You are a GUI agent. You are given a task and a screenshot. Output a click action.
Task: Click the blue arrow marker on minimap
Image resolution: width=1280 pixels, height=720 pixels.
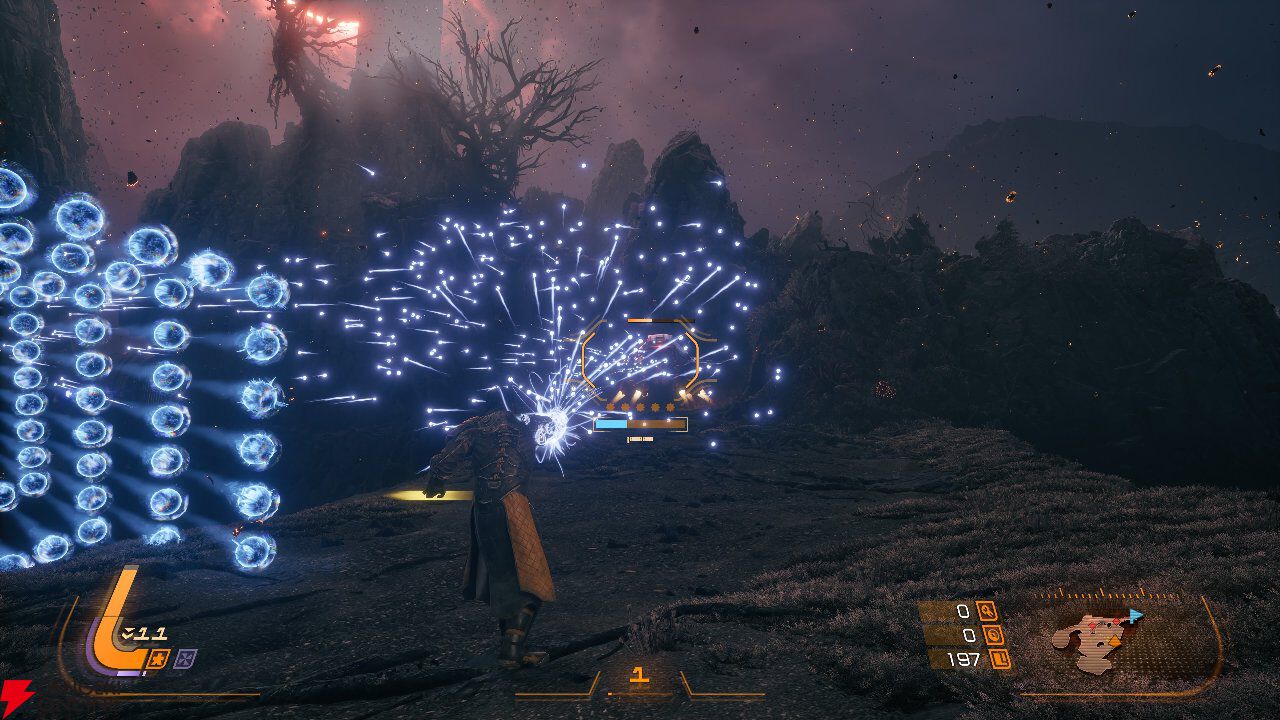(1134, 616)
